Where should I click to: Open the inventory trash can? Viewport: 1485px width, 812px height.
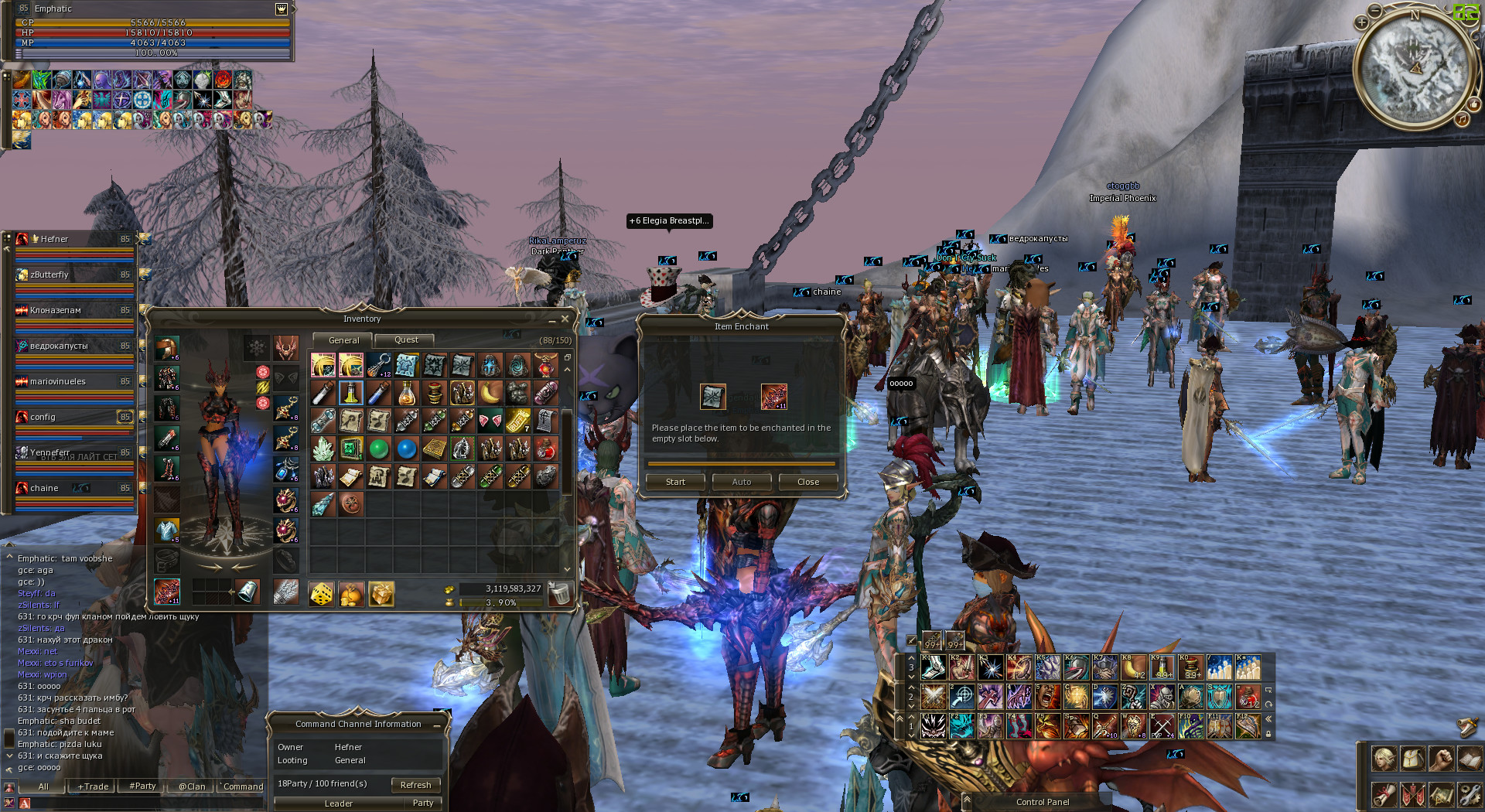point(559,594)
